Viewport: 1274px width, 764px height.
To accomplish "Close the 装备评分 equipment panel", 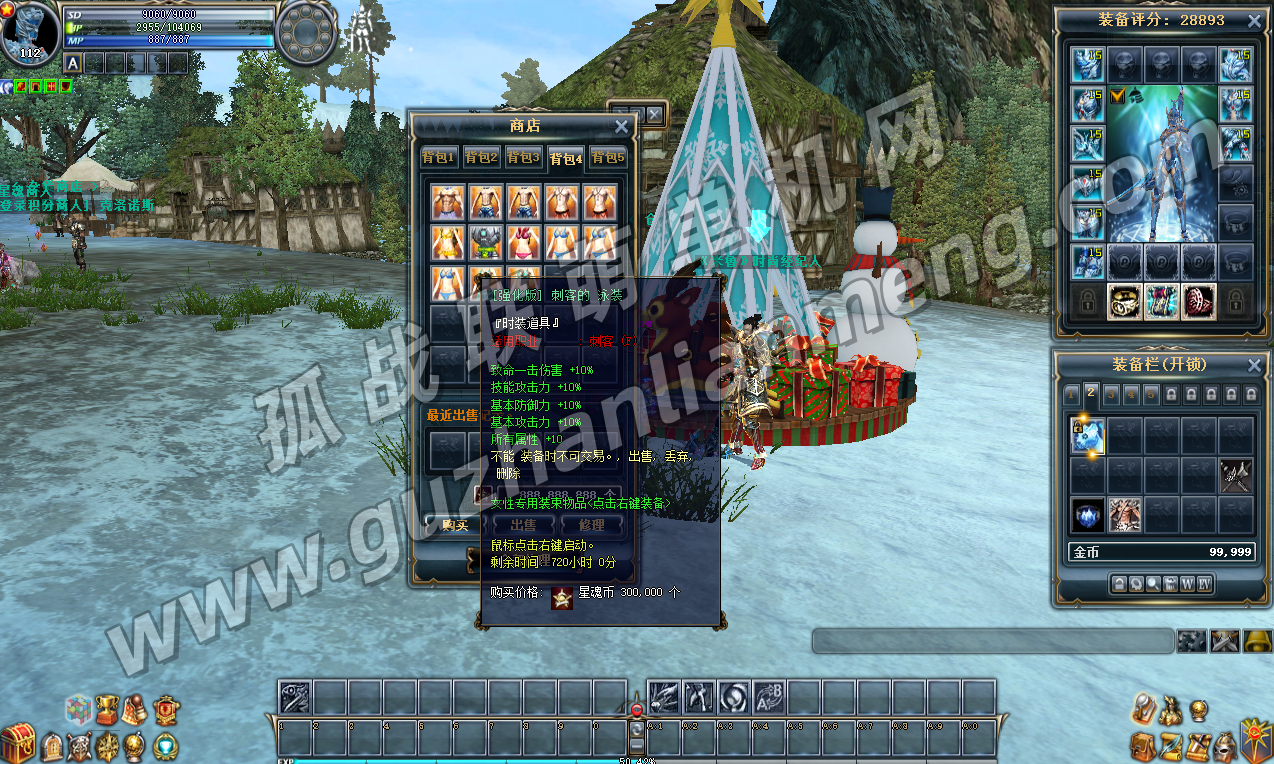I will 1253,20.
